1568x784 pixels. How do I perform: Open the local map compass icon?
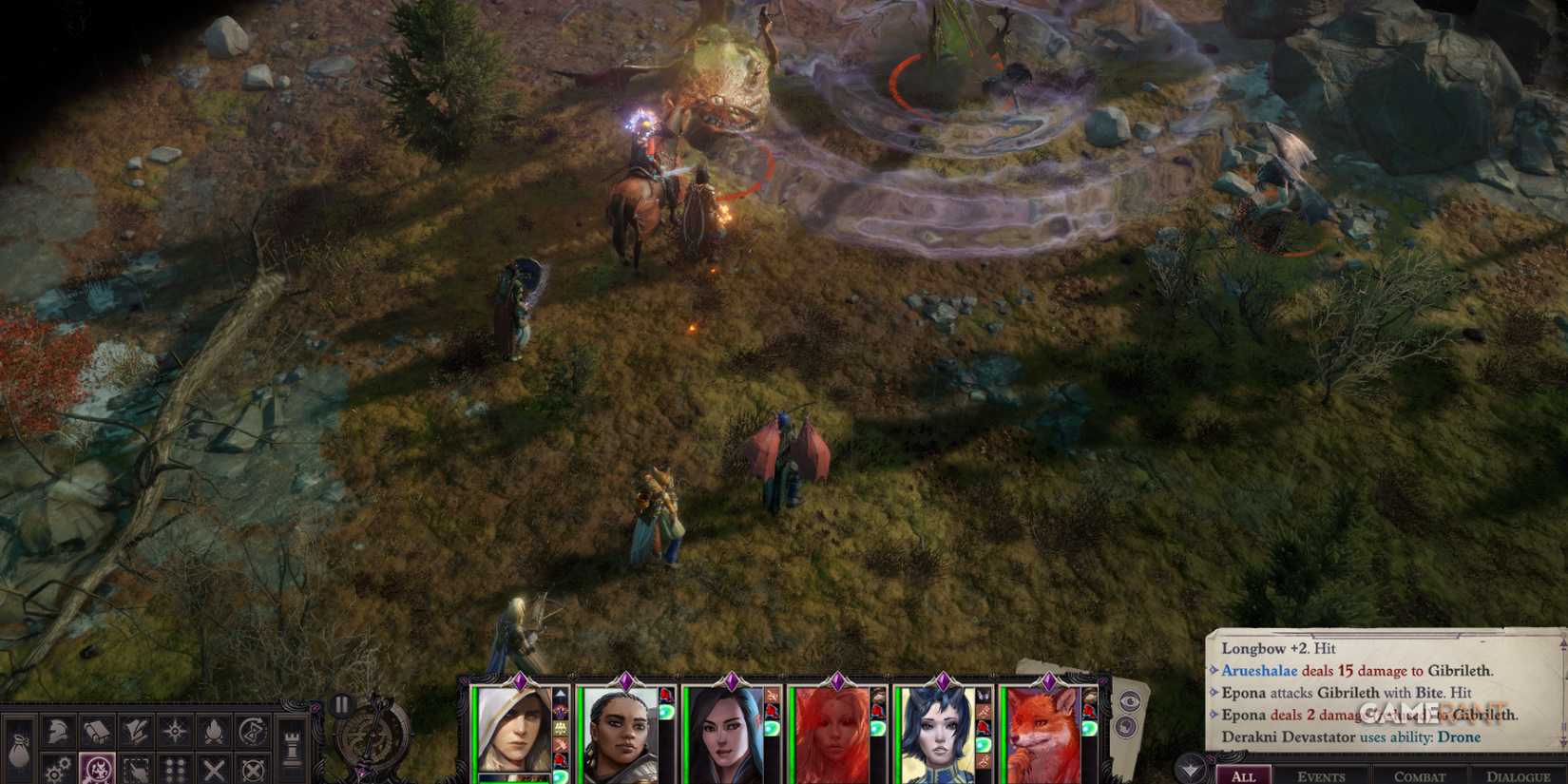coord(173,730)
